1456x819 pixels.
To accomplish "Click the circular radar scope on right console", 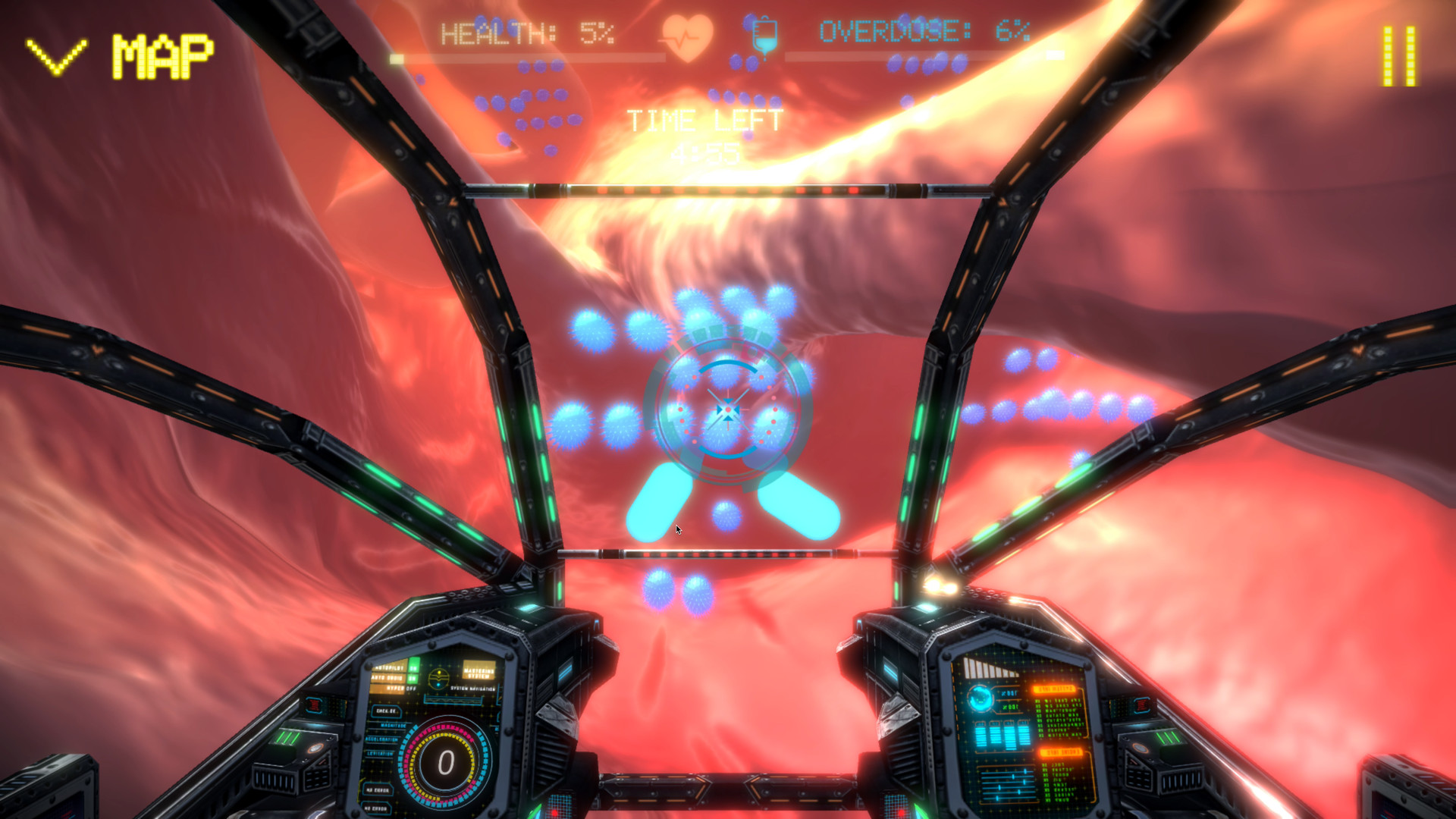I will 981,699.
